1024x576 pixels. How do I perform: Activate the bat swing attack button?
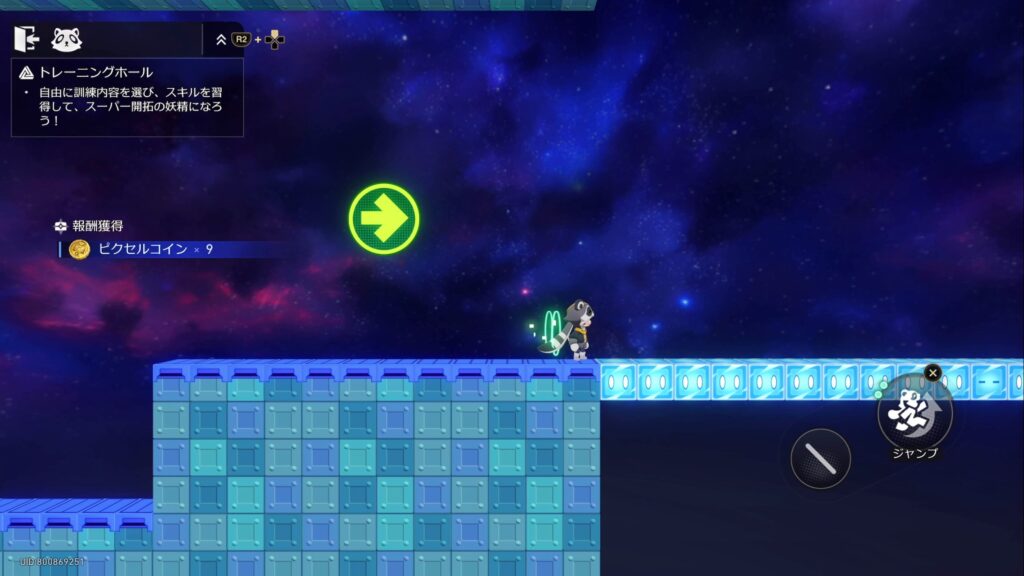820,459
